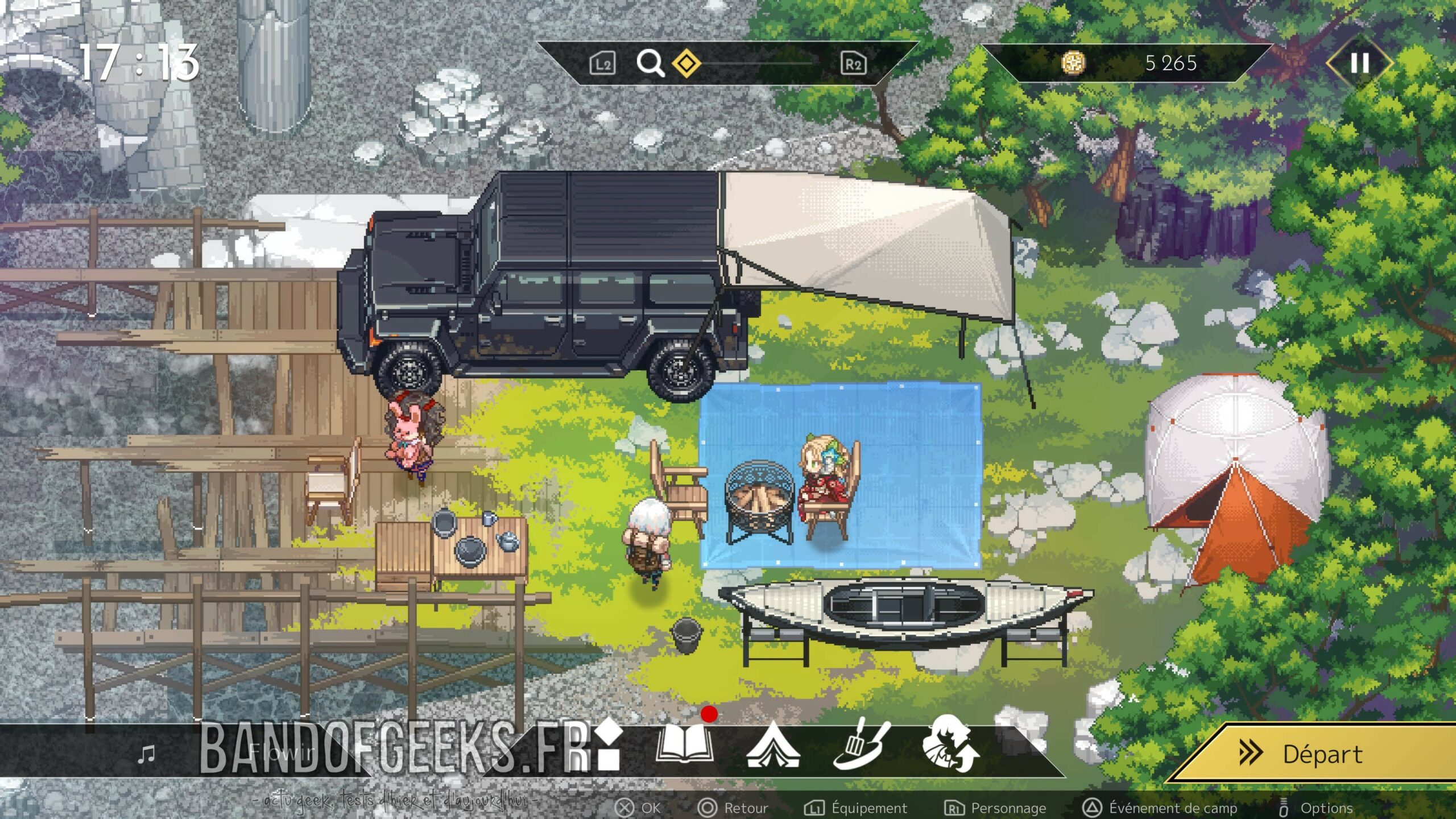
Task: Click the yellow diamond zoom slider handle
Action: pyautogui.click(x=686, y=63)
